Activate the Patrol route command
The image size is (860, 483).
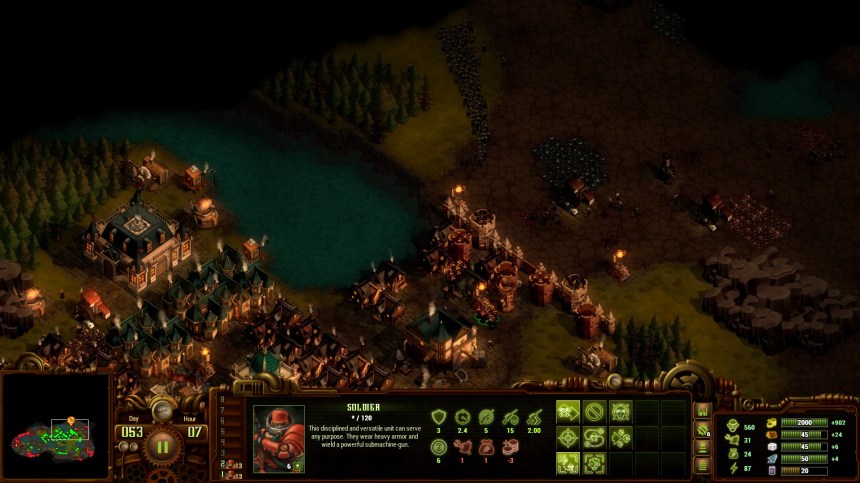point(594,437)
